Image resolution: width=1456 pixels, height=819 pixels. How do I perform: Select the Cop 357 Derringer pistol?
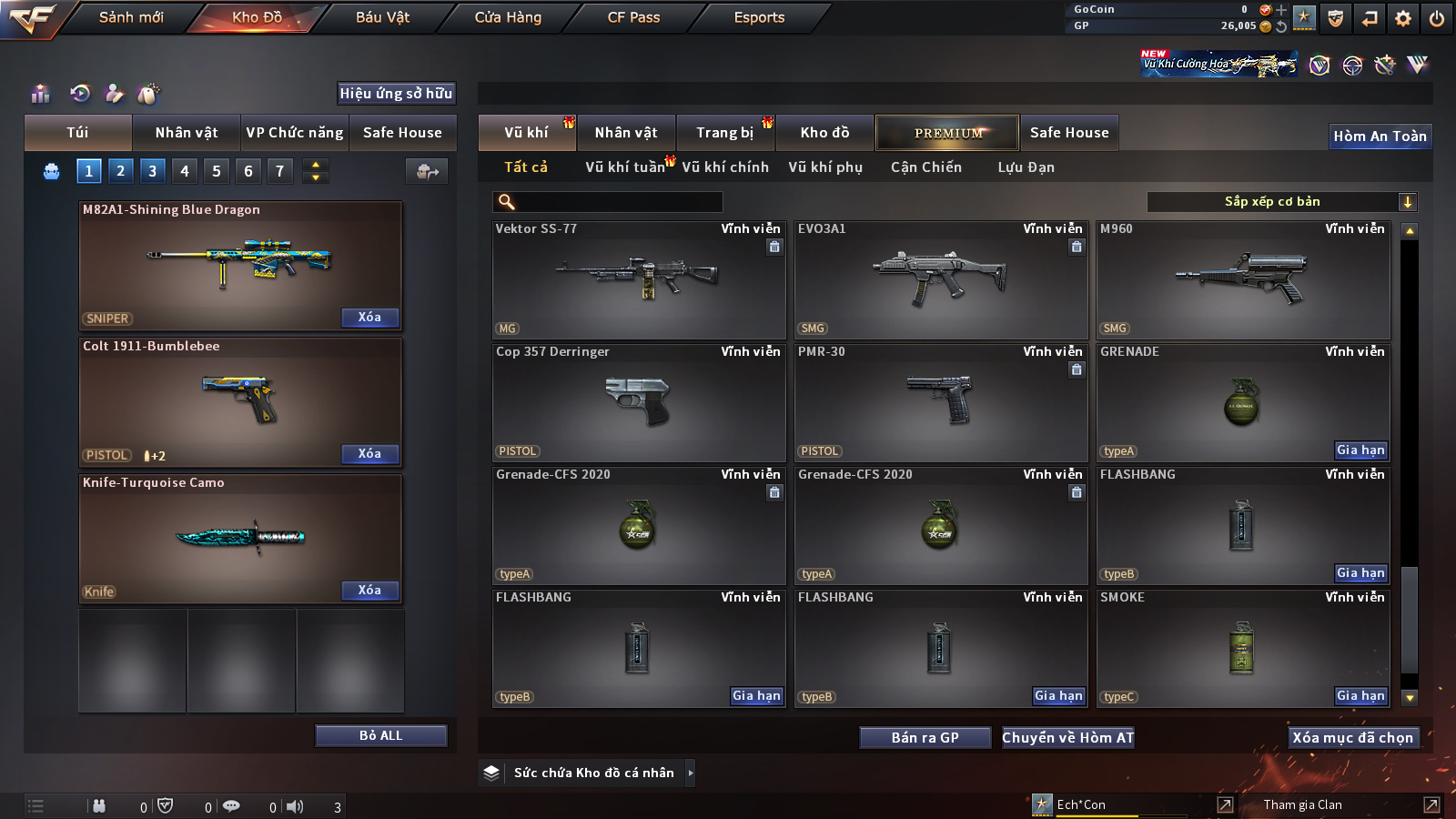638,403
